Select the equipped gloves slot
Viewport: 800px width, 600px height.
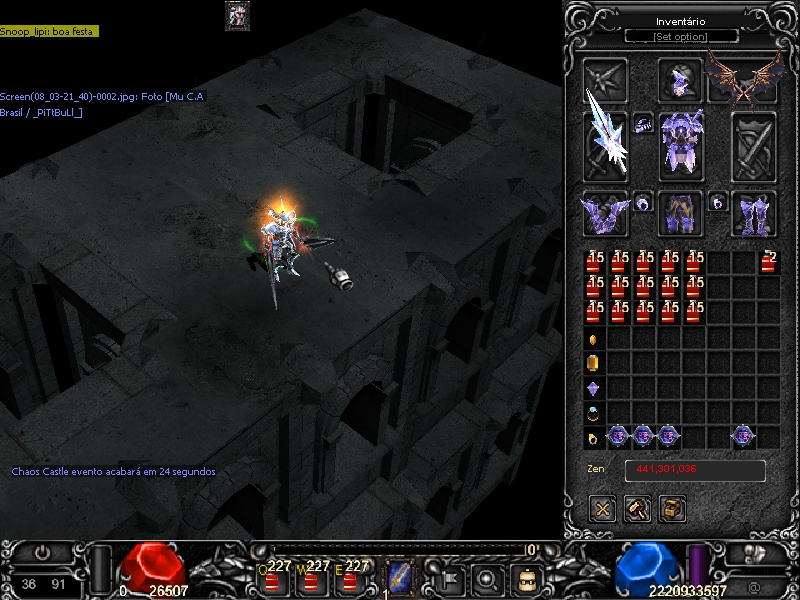pyautogui.click(x=605, y=213)
